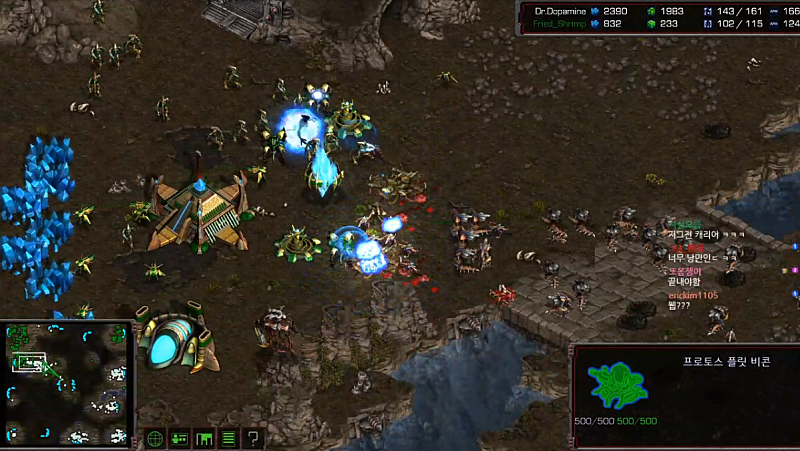This screenshot has height=451, width=800.
Task: Open the green lines menu button
Action: [229, 438]
